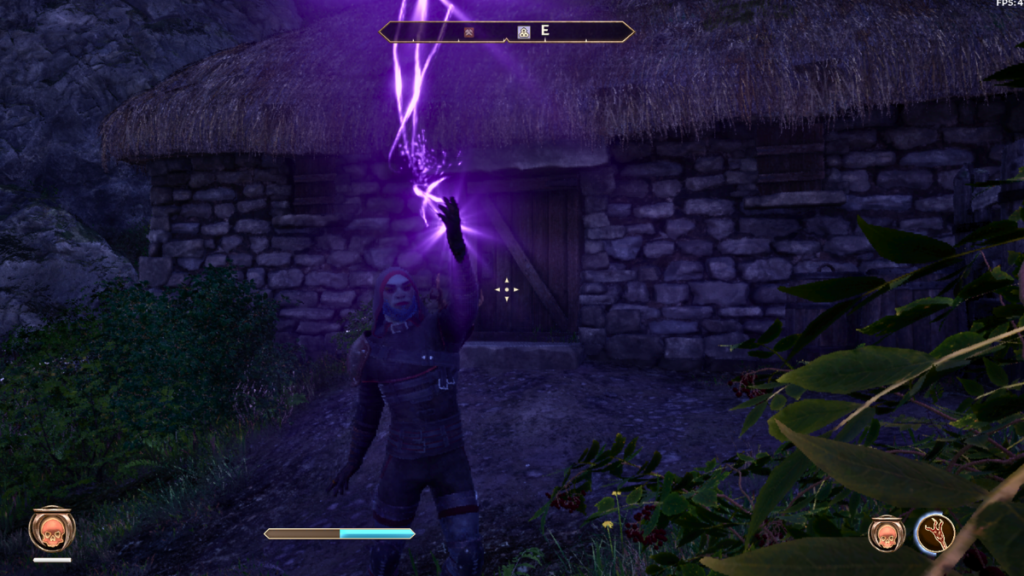Click the skull jar icon with white bar underneath
Screen dimensions: 1024x576
pos(51,528)
